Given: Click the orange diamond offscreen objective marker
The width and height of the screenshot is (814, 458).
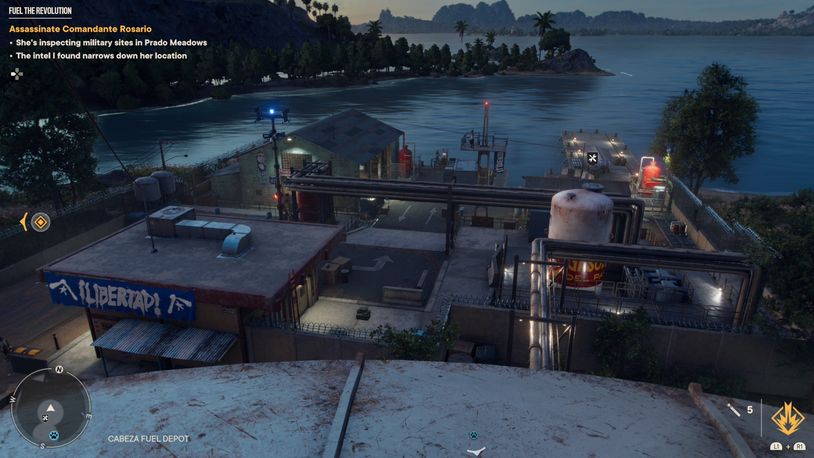Looking at the screenshot, I should pyautogui.click(x=40, y=222).
